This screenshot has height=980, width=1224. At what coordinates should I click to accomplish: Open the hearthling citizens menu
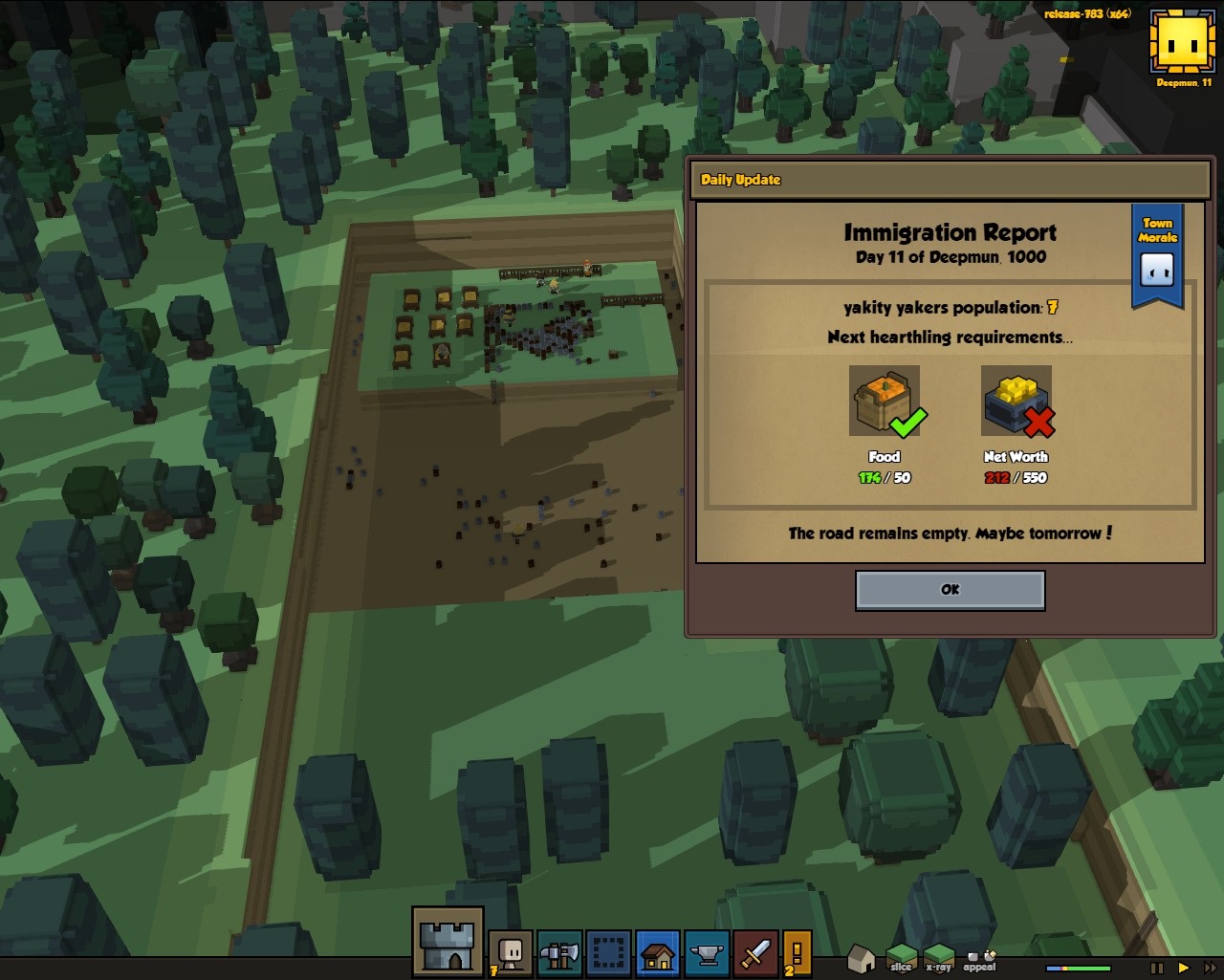(512, 953)
